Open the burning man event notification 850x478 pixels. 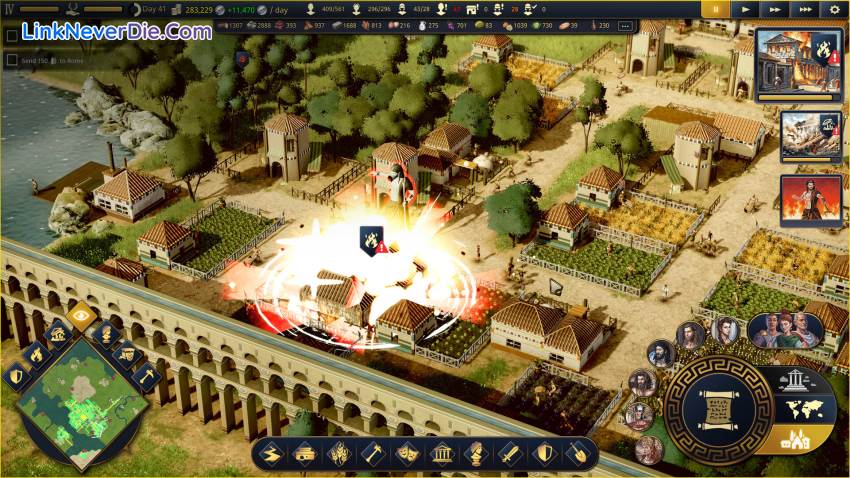tap(810, 200)
